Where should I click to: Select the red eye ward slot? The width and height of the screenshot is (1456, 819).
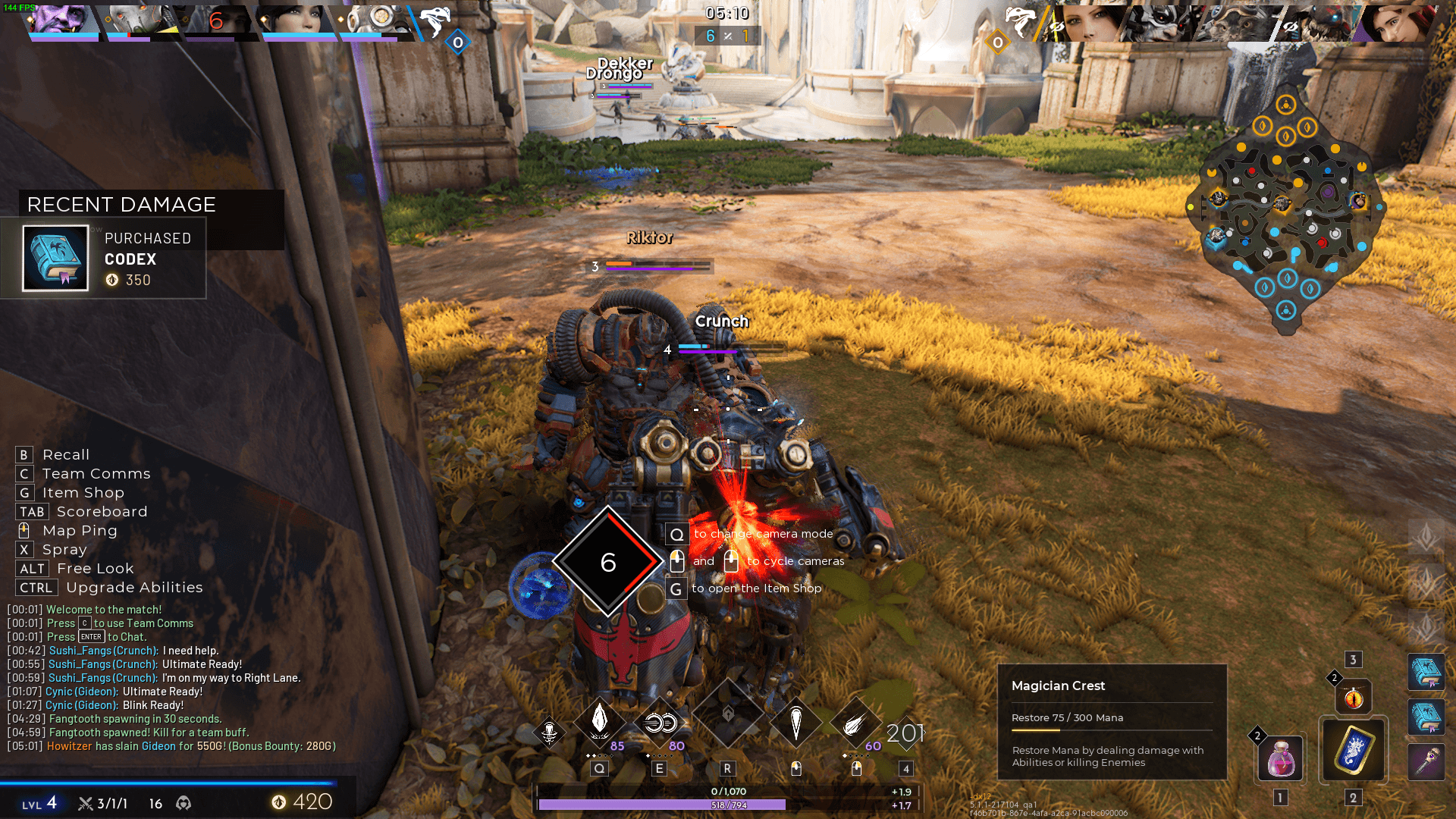(1353, 697)
